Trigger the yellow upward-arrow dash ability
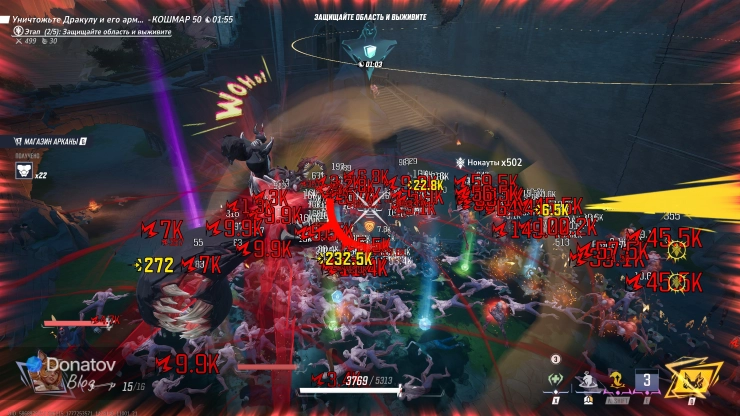The image size is (740, 416). [x=619, y=380]
